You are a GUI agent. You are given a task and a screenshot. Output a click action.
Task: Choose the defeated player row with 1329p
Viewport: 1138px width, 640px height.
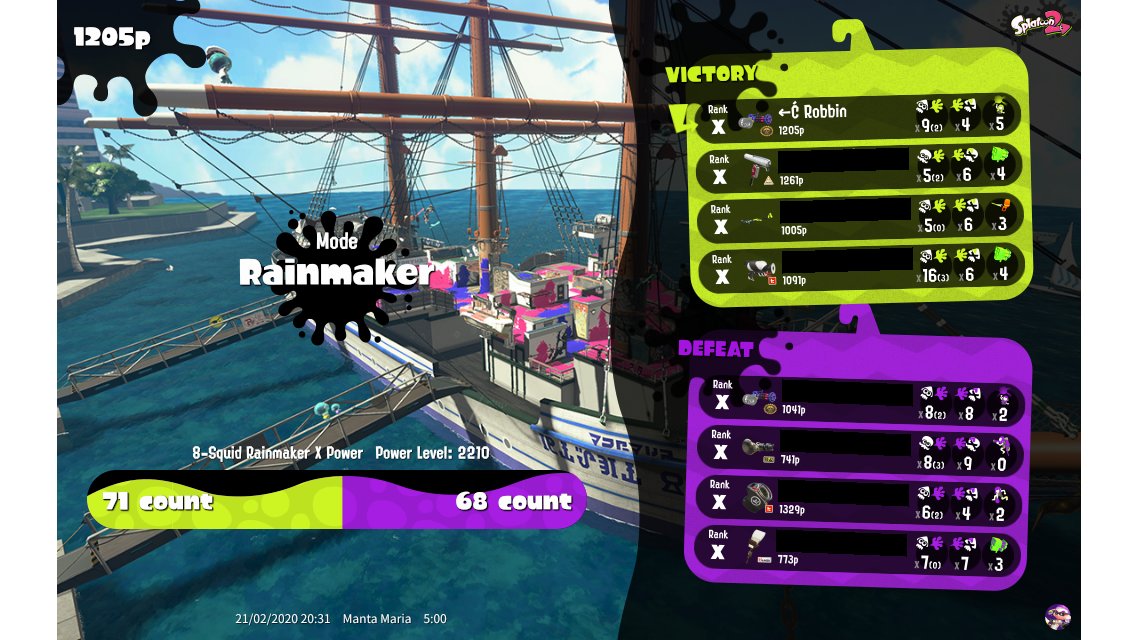[x=860, y=498]
